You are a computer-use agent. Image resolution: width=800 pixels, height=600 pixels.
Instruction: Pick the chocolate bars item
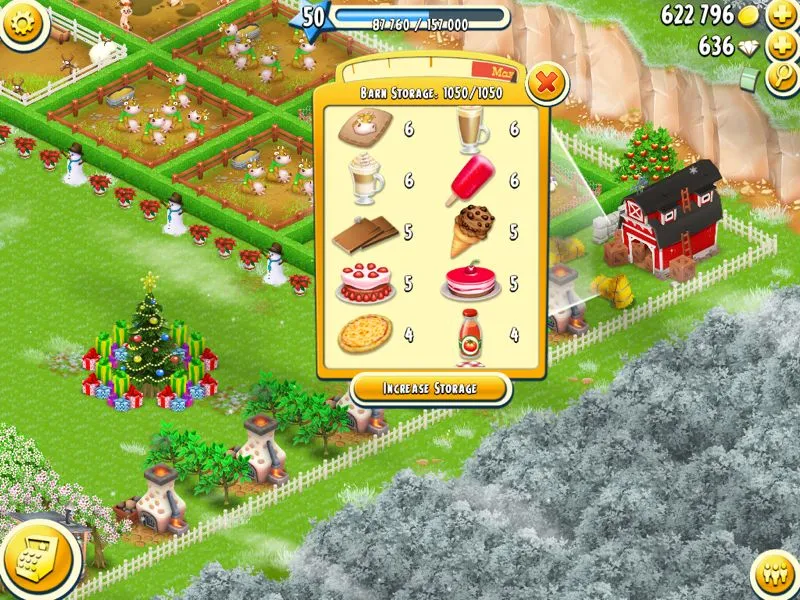364,235
